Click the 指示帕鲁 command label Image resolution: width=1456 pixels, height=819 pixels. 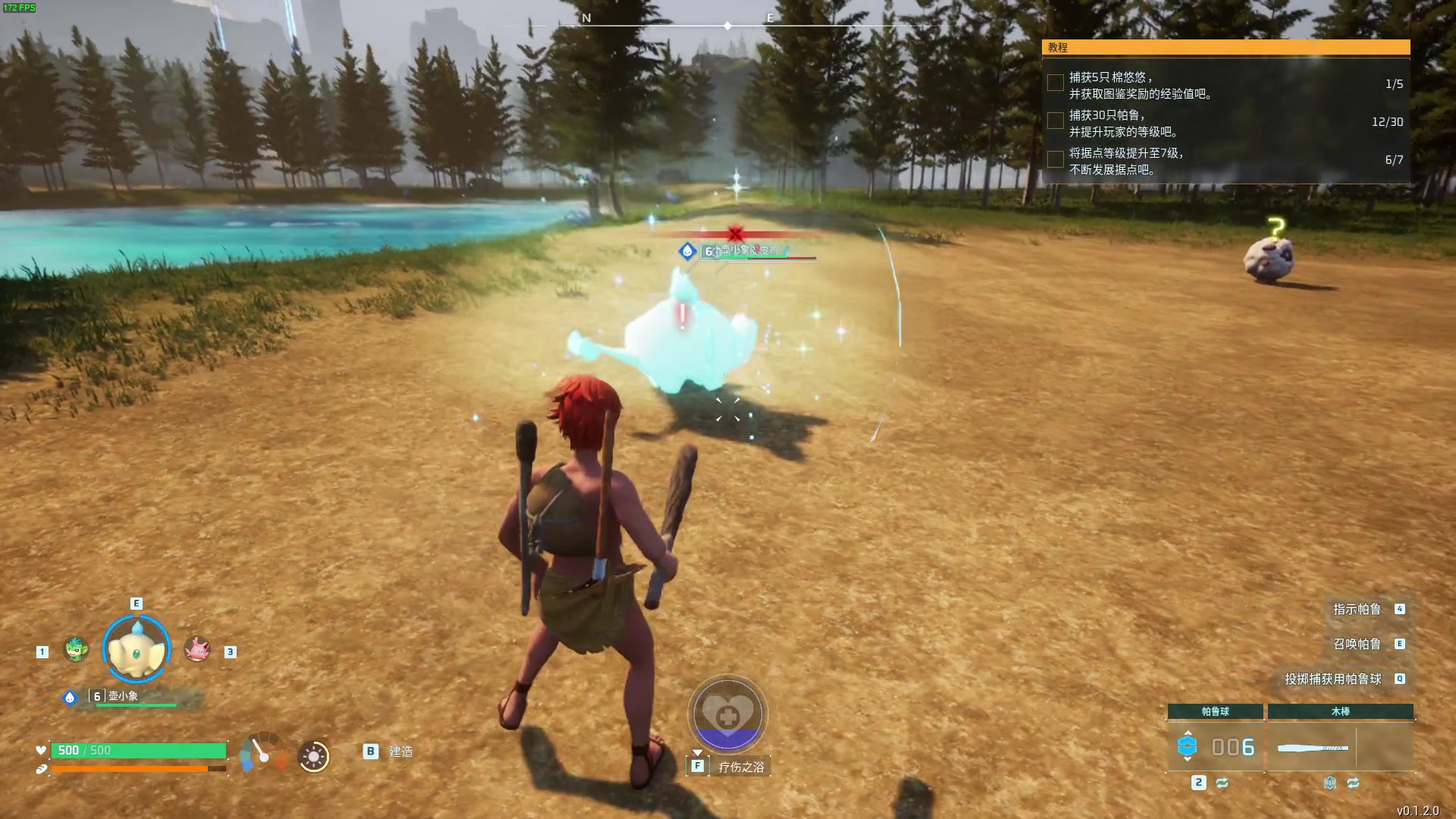pyautogui.click(x=1357, y=609)
